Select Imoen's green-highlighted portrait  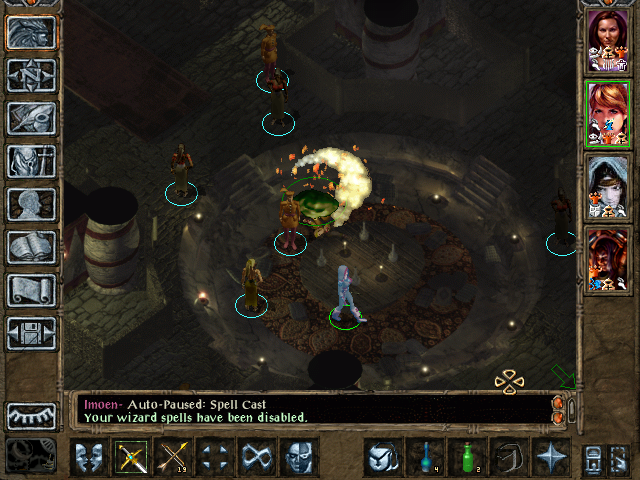607,113
